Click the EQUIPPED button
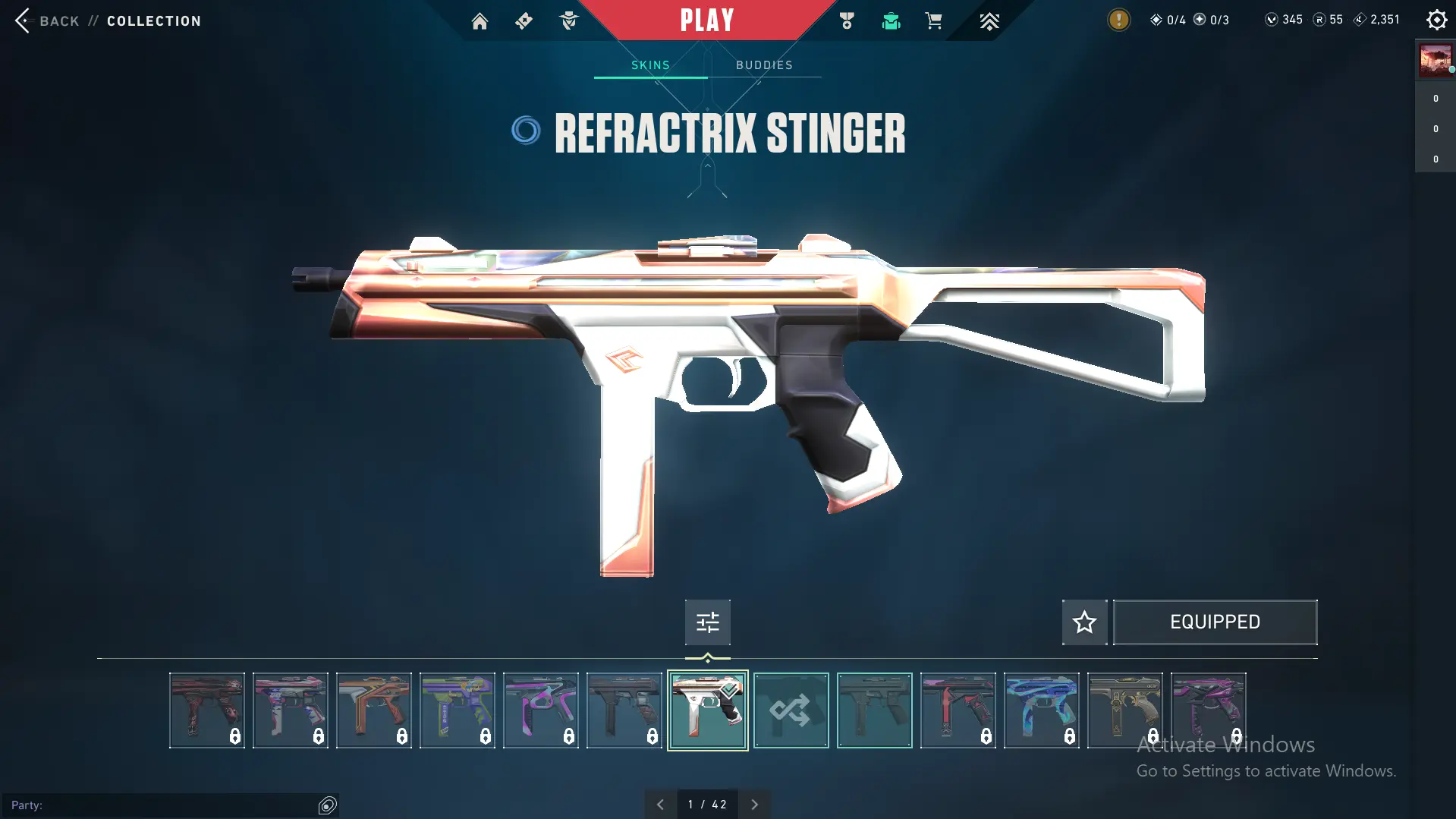 [1215, 622]
